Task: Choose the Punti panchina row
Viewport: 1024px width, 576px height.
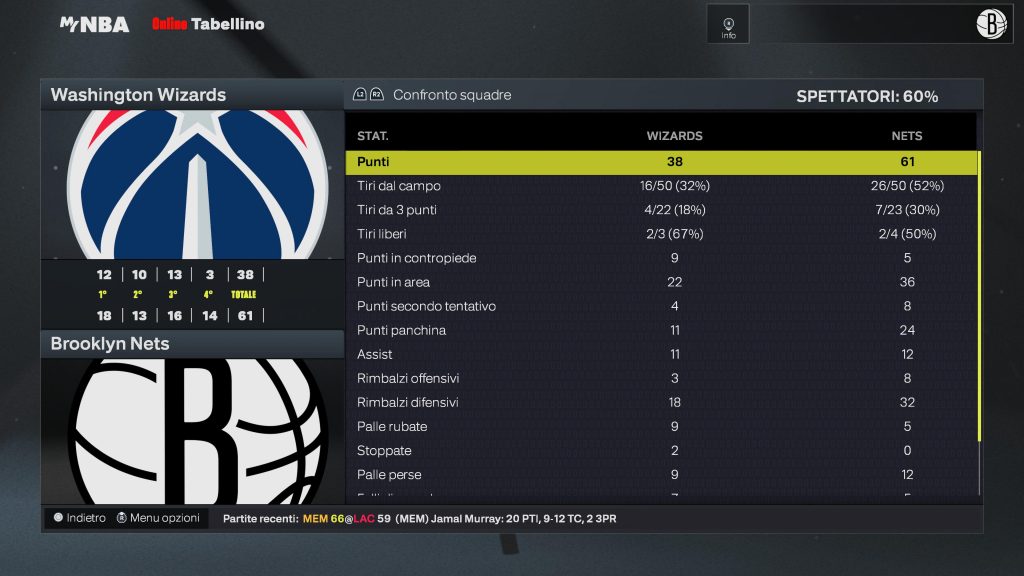Action: [660, 330]
